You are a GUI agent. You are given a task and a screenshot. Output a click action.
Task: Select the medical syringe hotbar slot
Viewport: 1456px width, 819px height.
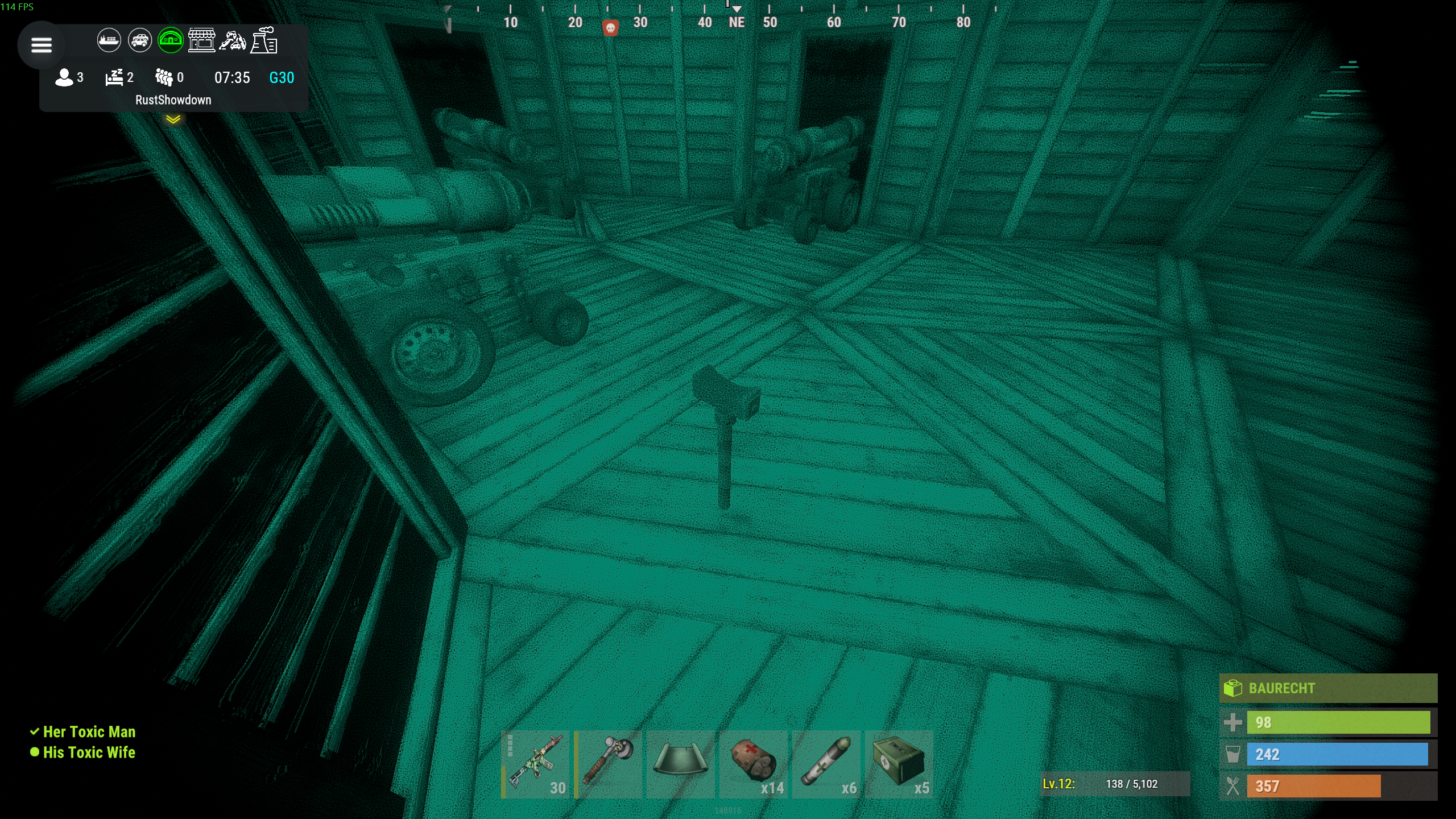826,764
